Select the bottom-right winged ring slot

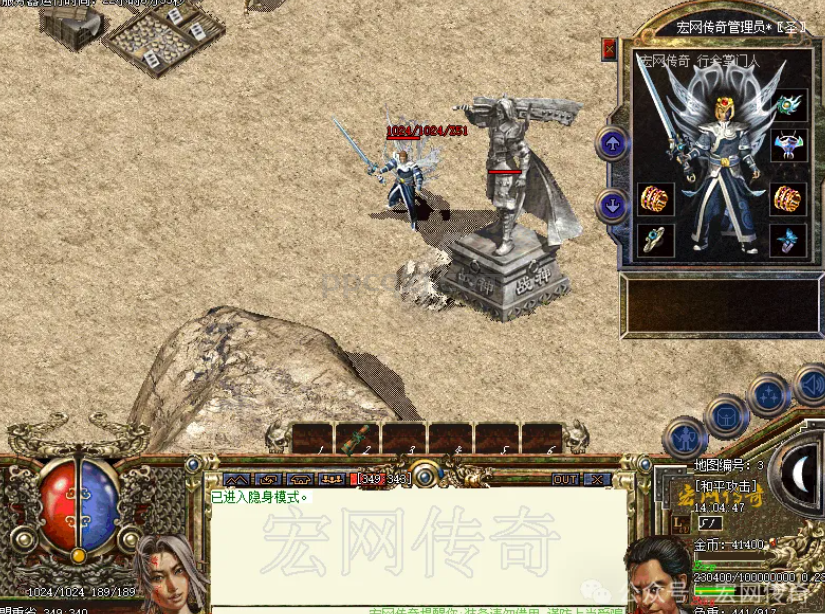coord(789,240)
